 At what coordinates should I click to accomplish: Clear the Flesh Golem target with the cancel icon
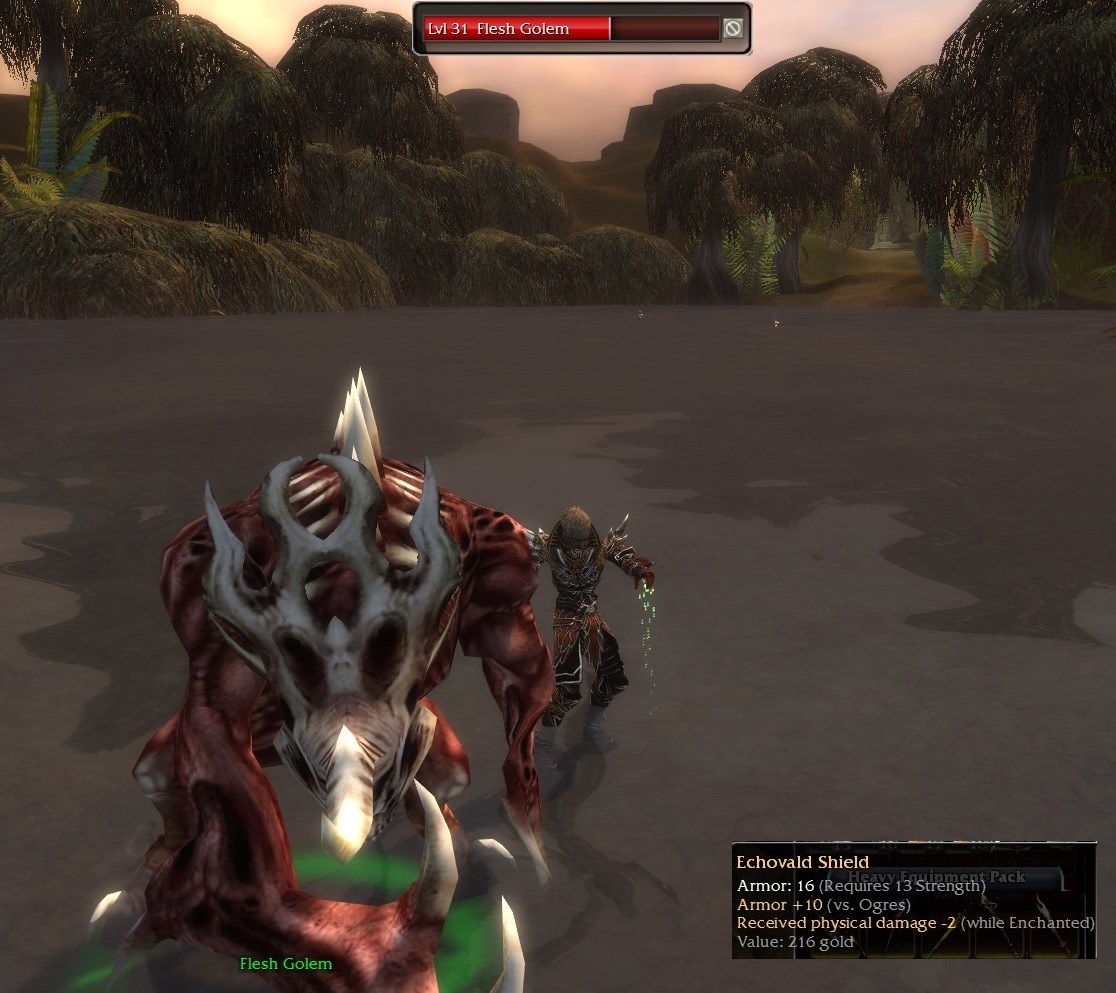[733, 29]
